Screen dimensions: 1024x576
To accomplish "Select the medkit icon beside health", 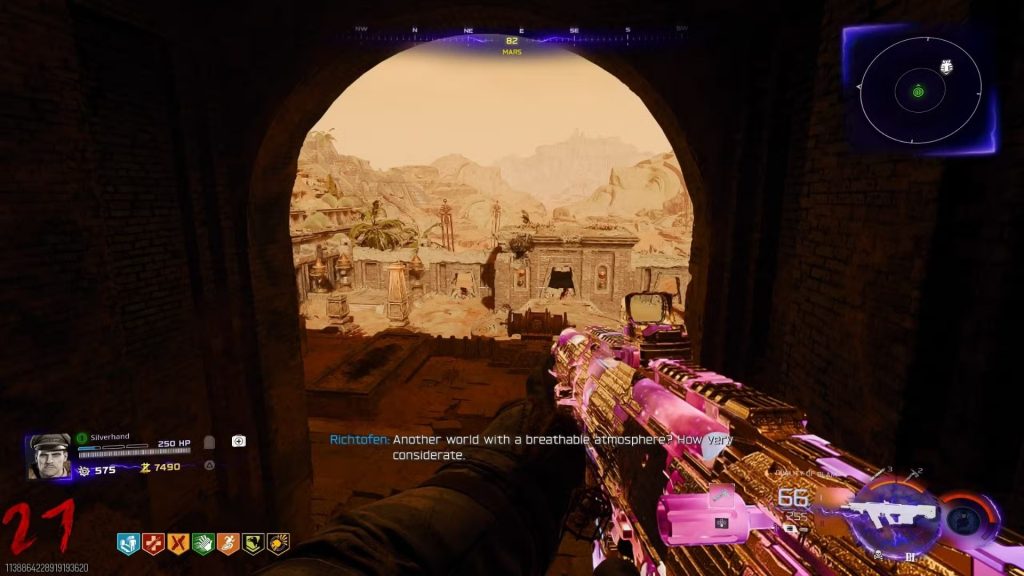I will tap(239, 441).
